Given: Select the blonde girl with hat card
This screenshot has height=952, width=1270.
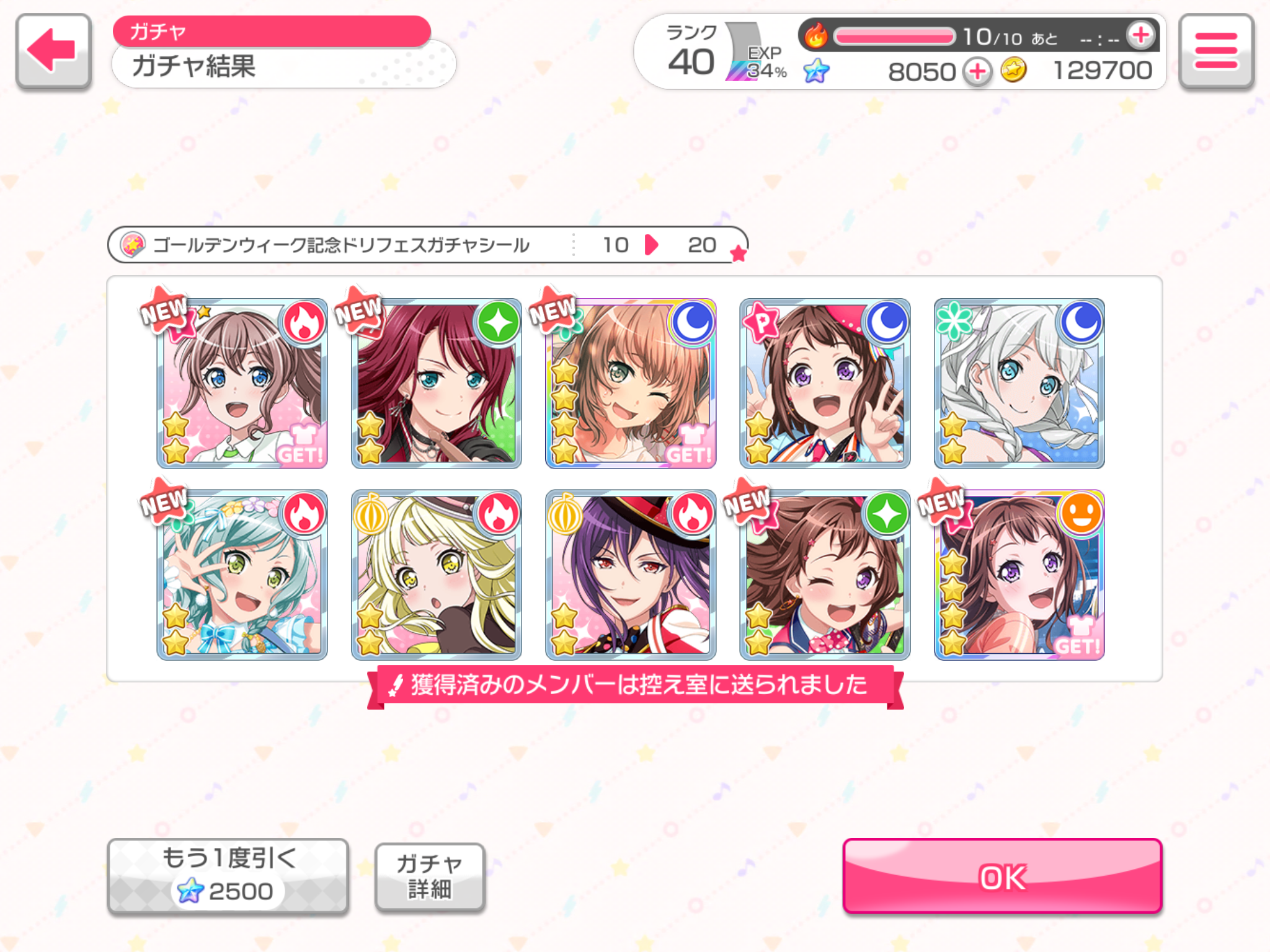Looking at the screenshot, I should [x=436, y=575].
